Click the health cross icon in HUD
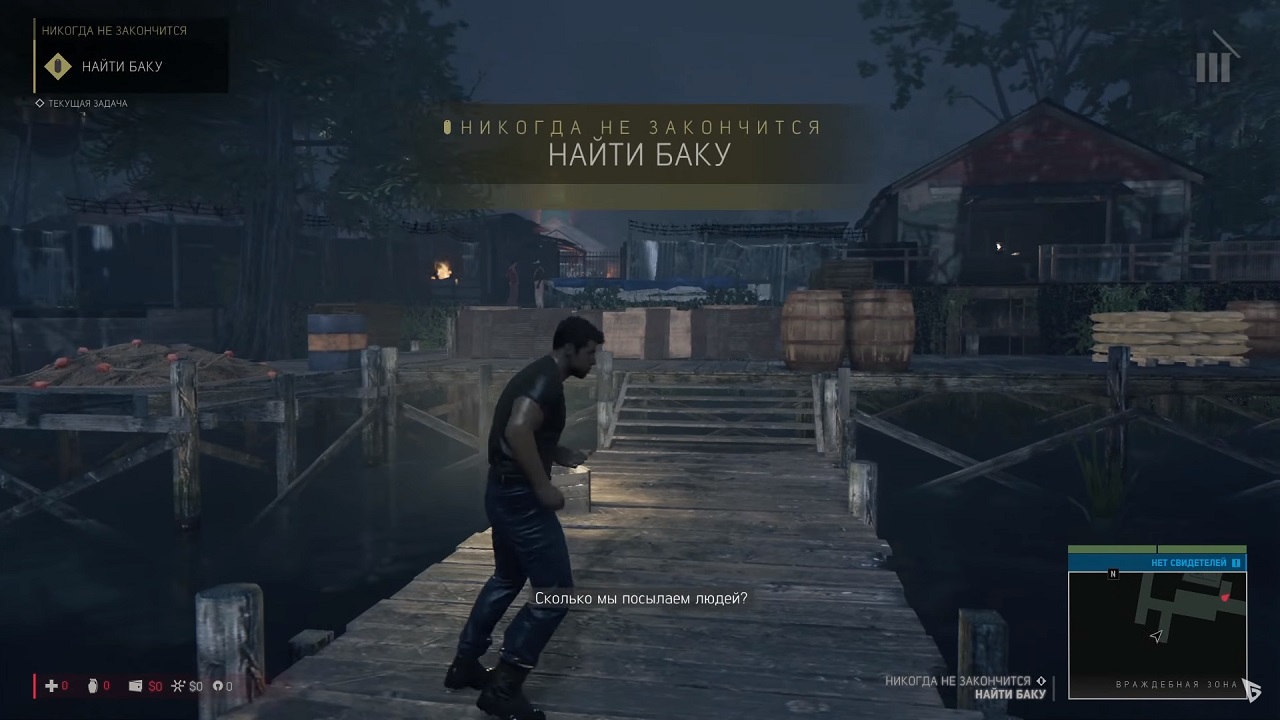 coord(51,686)
